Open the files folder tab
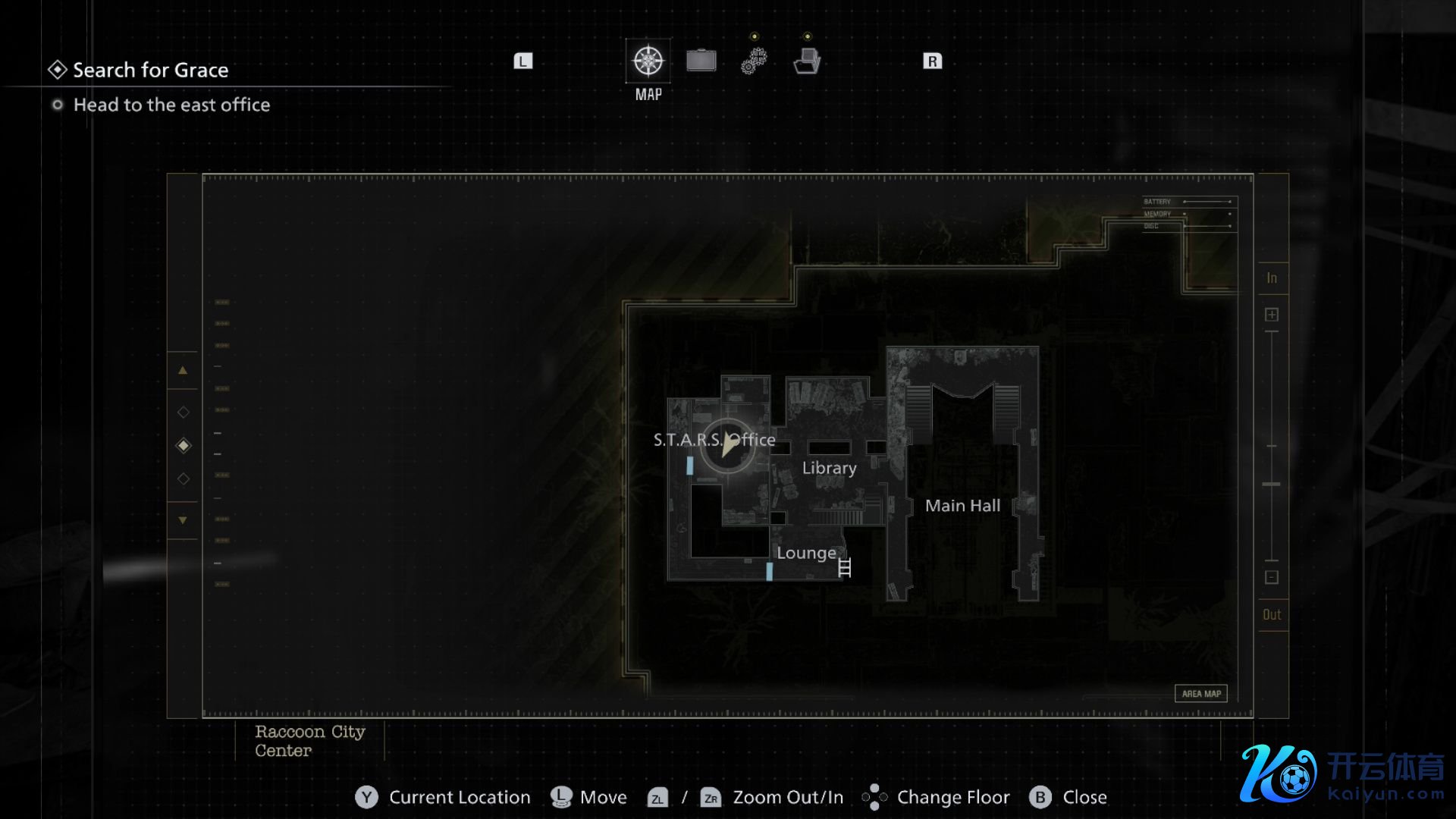Viewport: 1456px width, 819px height. point(807,61)
